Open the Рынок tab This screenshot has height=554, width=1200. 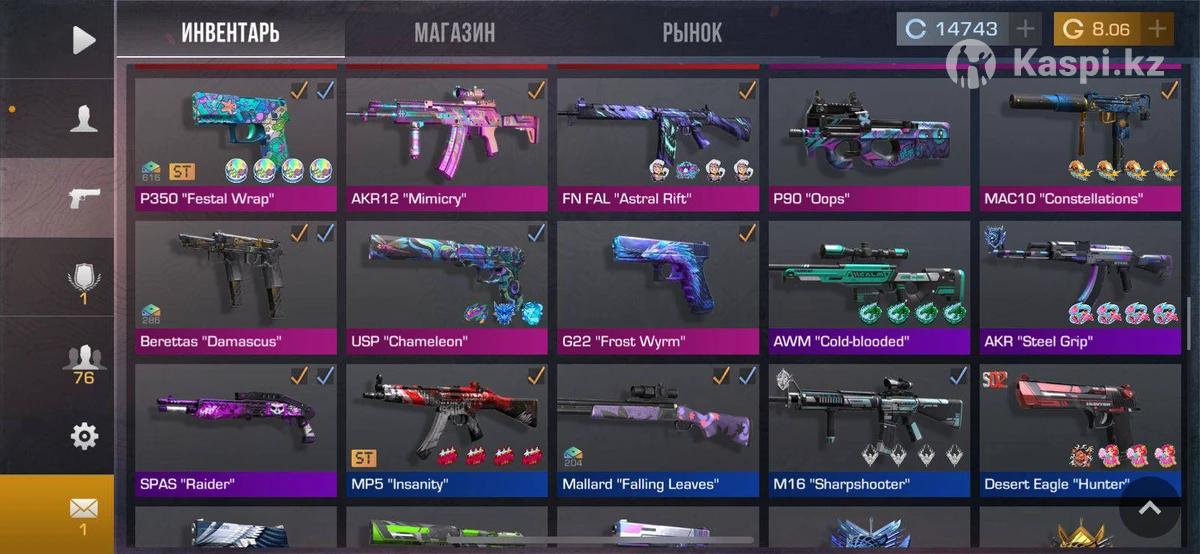[692, 33]
